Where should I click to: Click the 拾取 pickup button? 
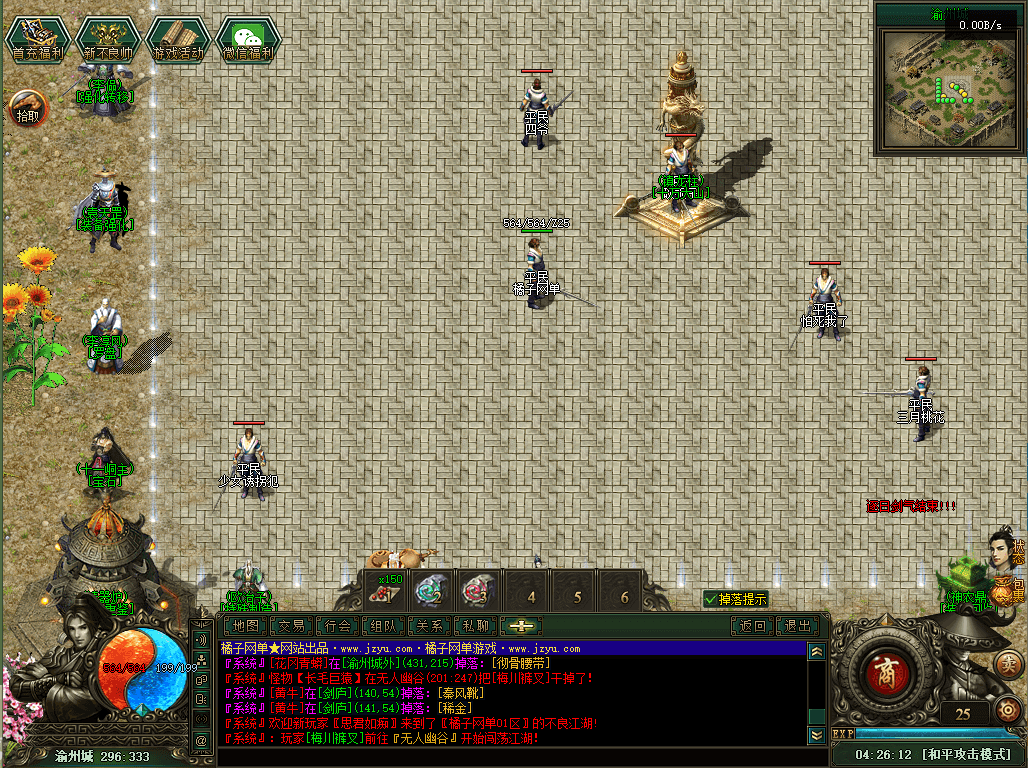point(28,106)
